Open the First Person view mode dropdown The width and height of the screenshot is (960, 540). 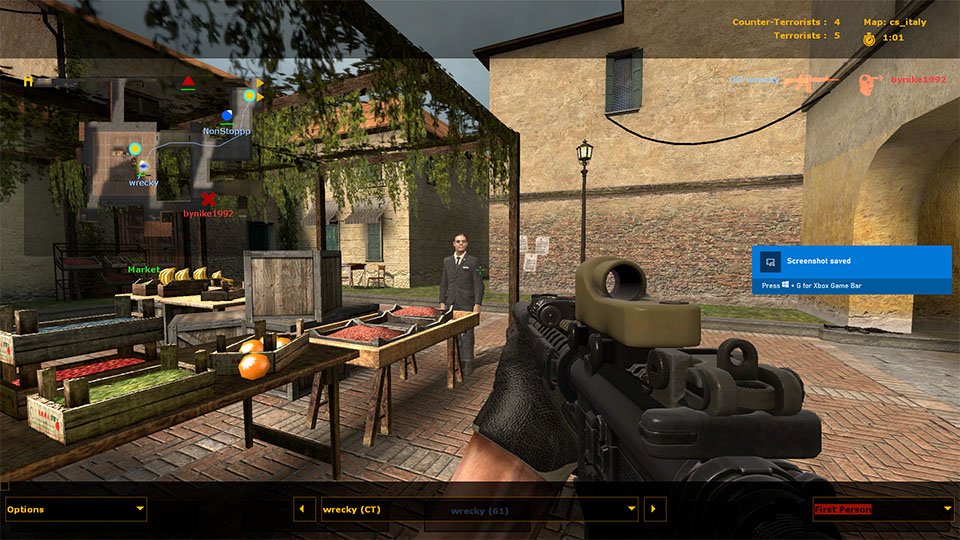click(883, 509)
